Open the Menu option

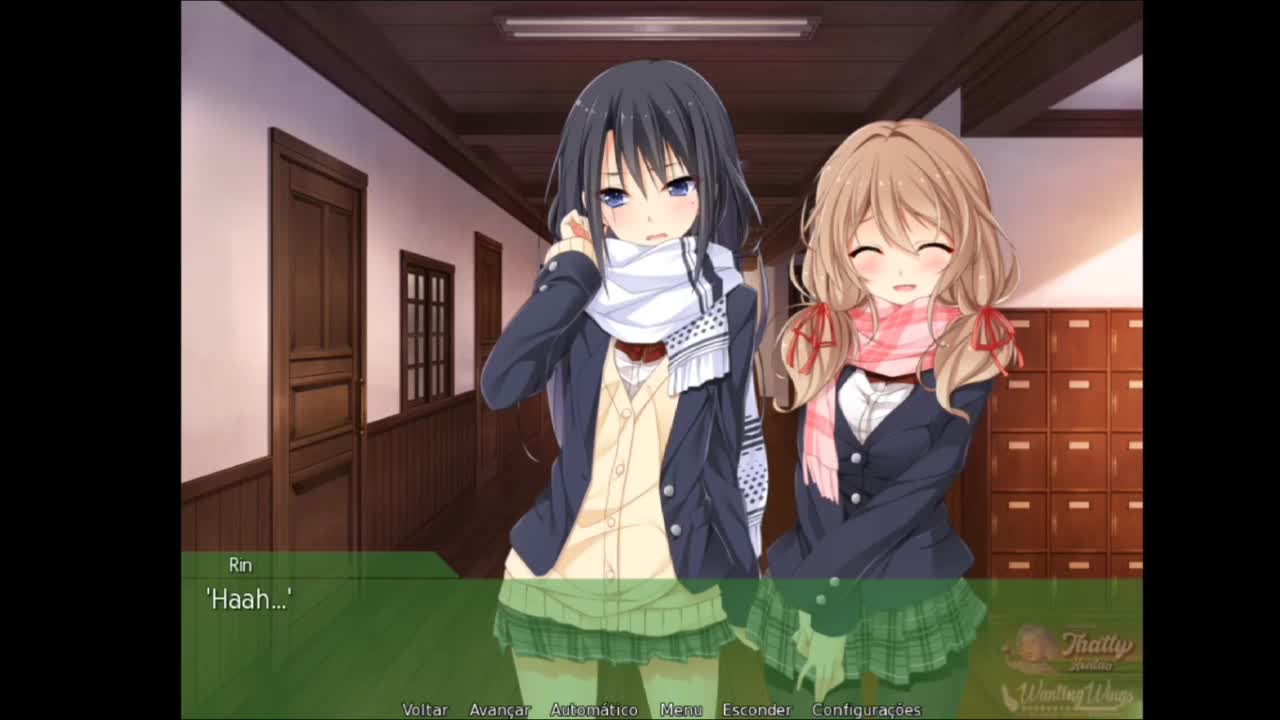click(x=681, y=710)
